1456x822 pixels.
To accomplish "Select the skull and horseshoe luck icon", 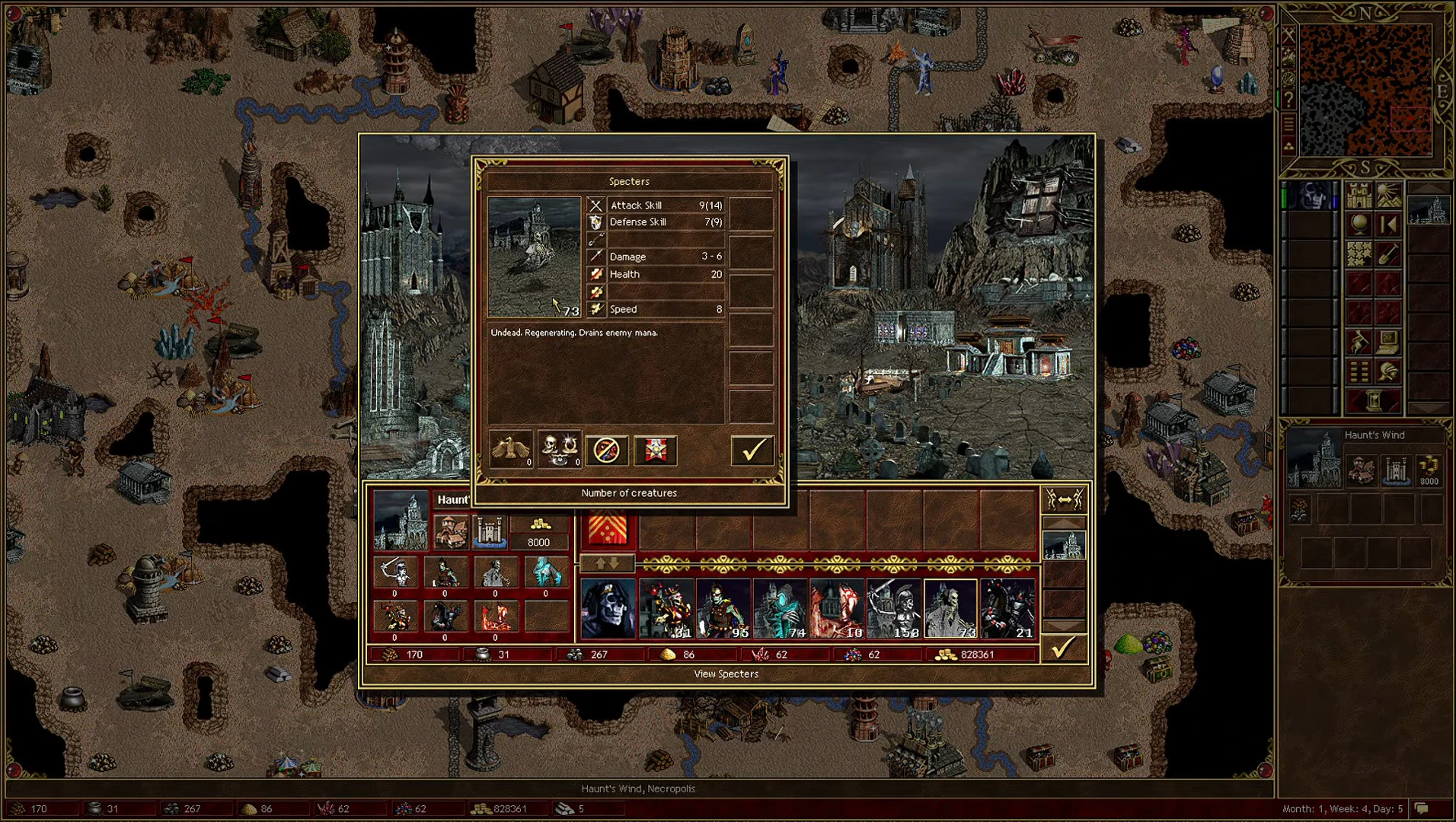I will point(559,450).
